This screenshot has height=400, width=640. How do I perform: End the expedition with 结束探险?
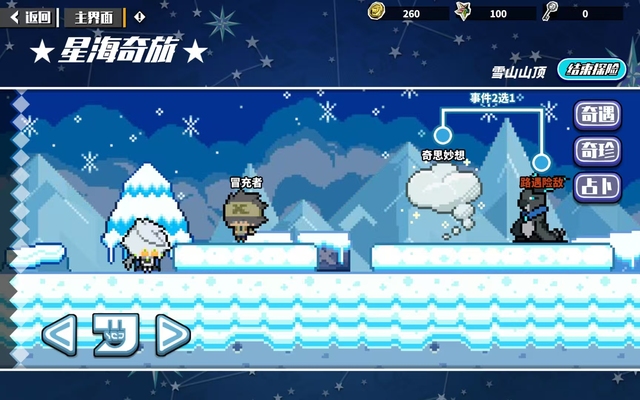click(x=595, y=70)
